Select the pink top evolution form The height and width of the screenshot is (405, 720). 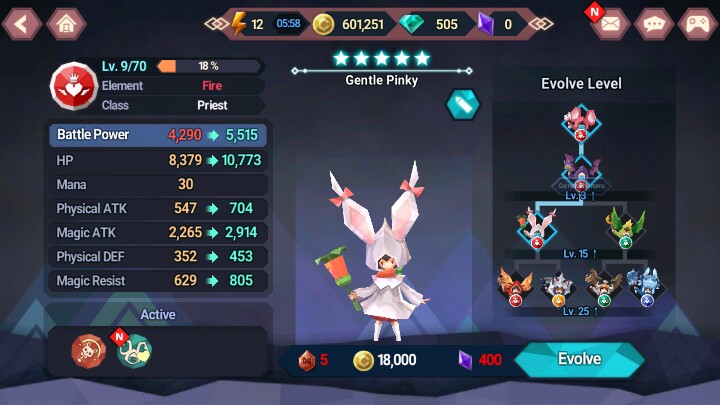click(x=581, y=125)
